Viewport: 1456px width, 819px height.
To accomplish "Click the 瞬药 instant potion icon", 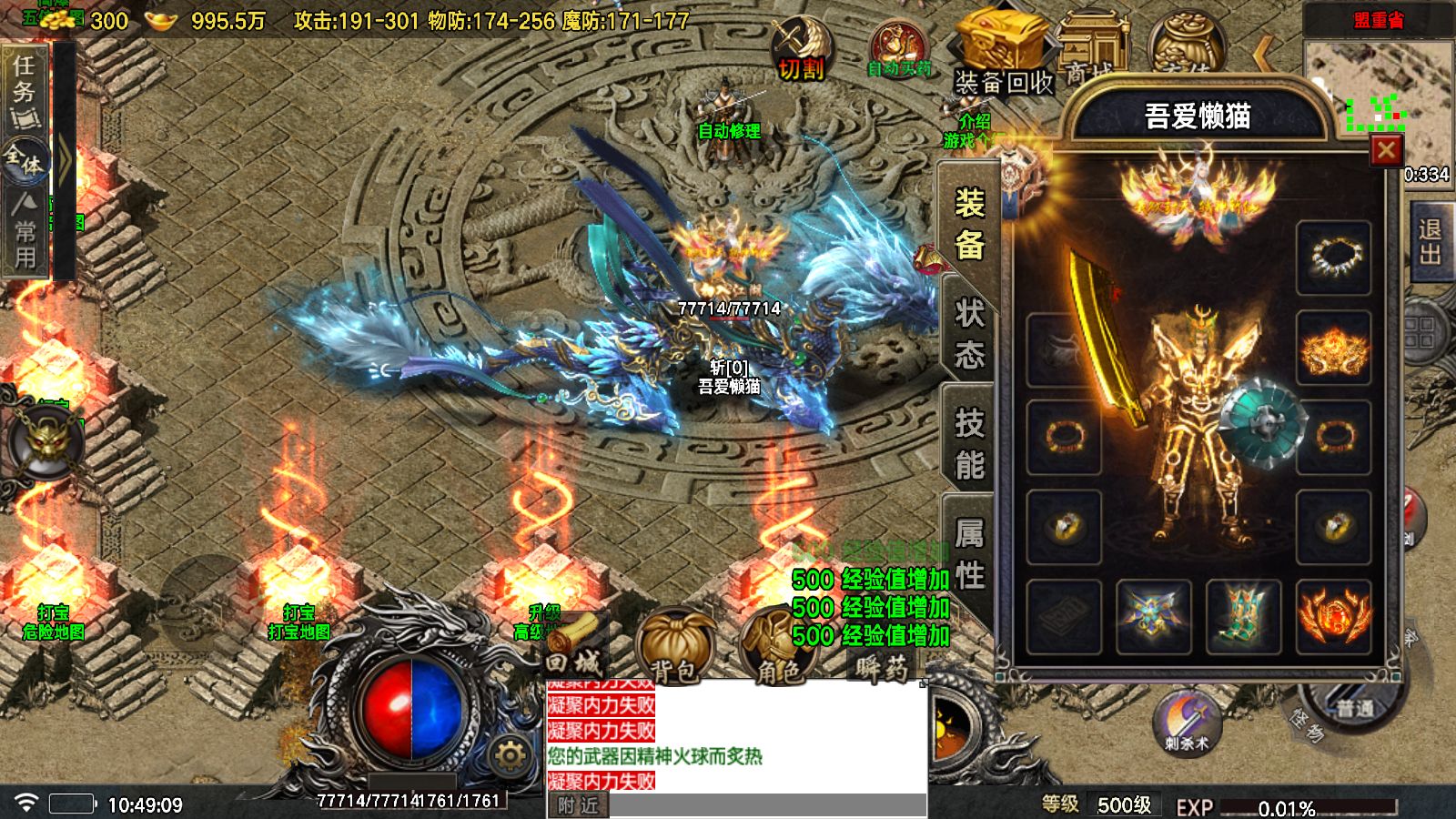I will coord(879,669).
